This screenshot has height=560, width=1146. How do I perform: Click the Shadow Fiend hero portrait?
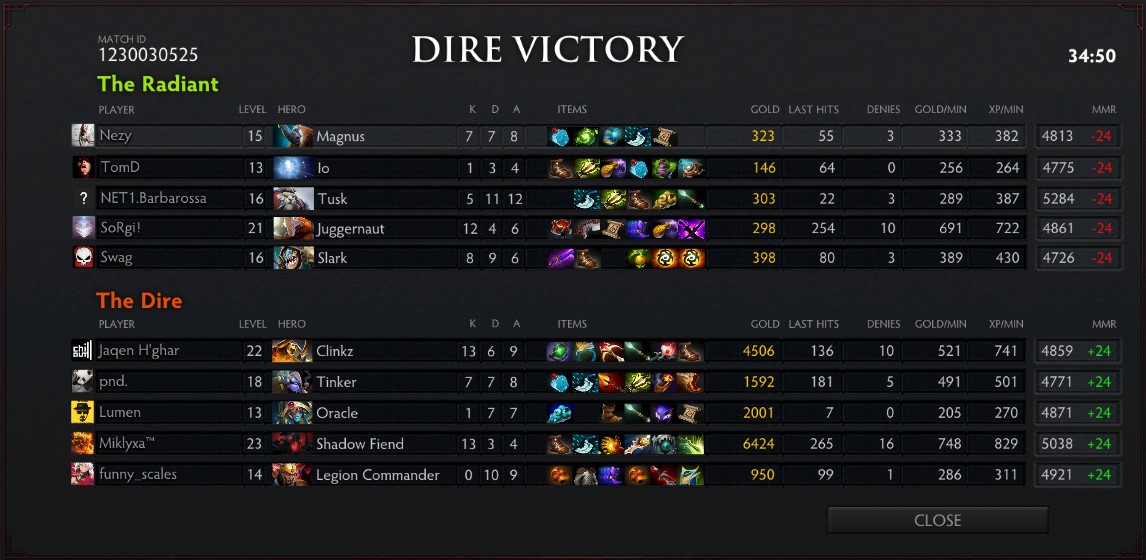click(x=293, y=443)
